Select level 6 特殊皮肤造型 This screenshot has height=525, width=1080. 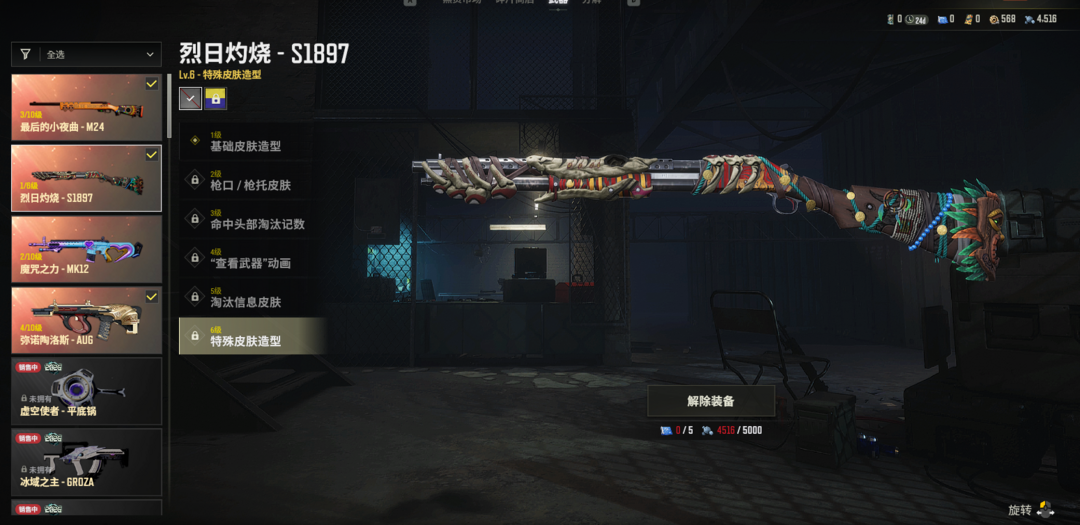pos(252,336)
